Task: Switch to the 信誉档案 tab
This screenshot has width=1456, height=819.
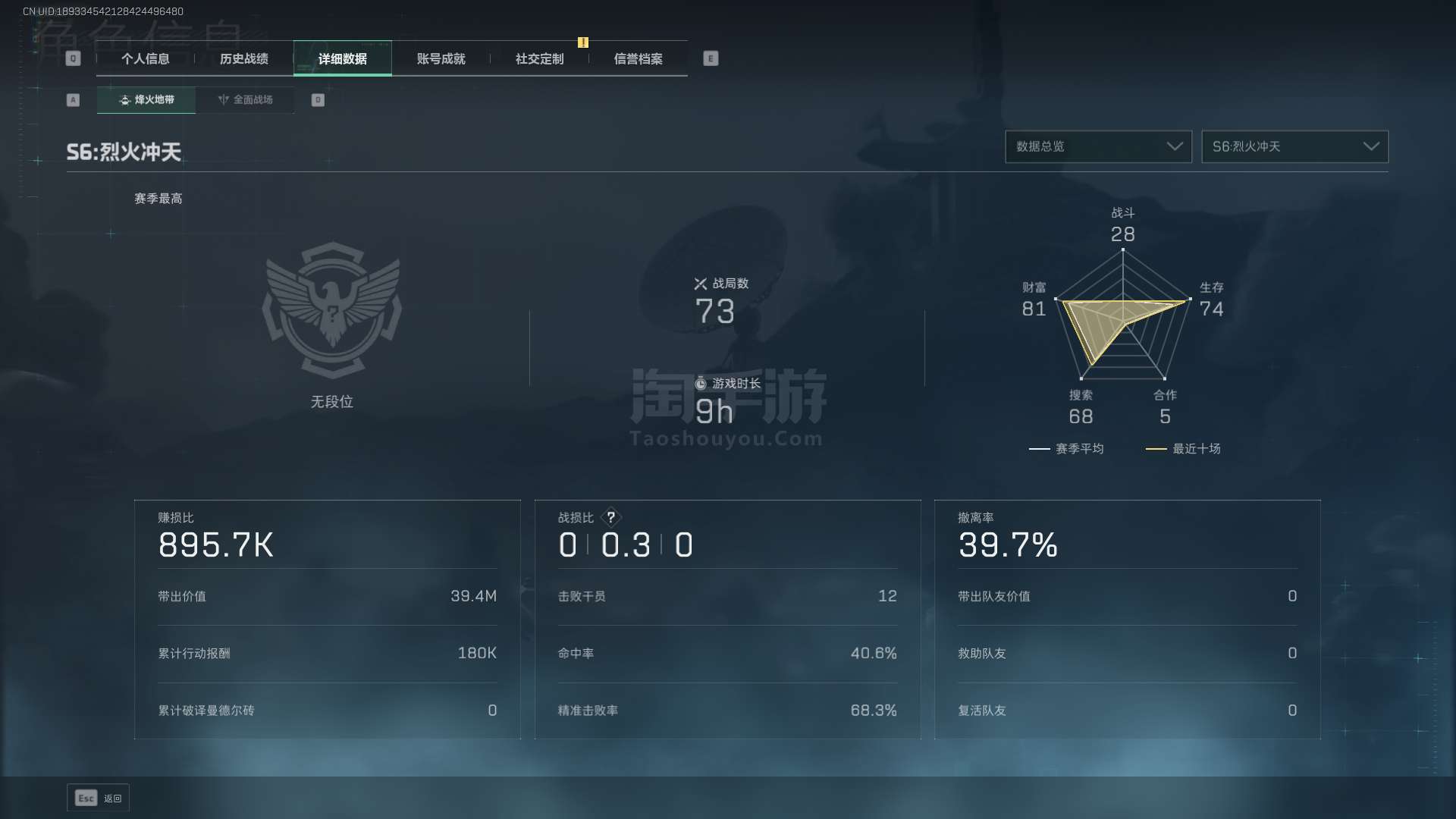Action: [639, 59]
